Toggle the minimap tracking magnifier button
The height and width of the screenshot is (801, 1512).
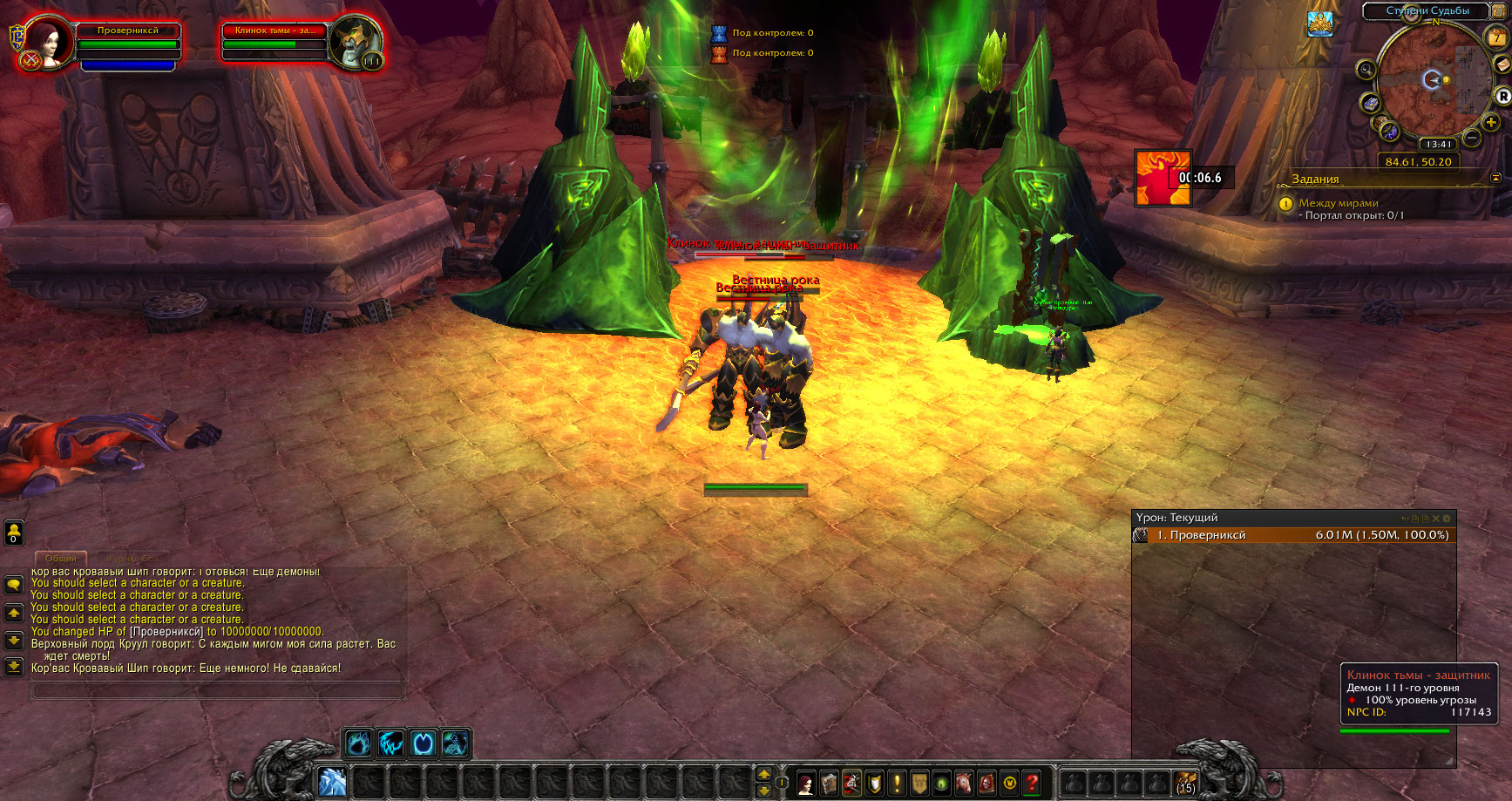(1366, 70)
